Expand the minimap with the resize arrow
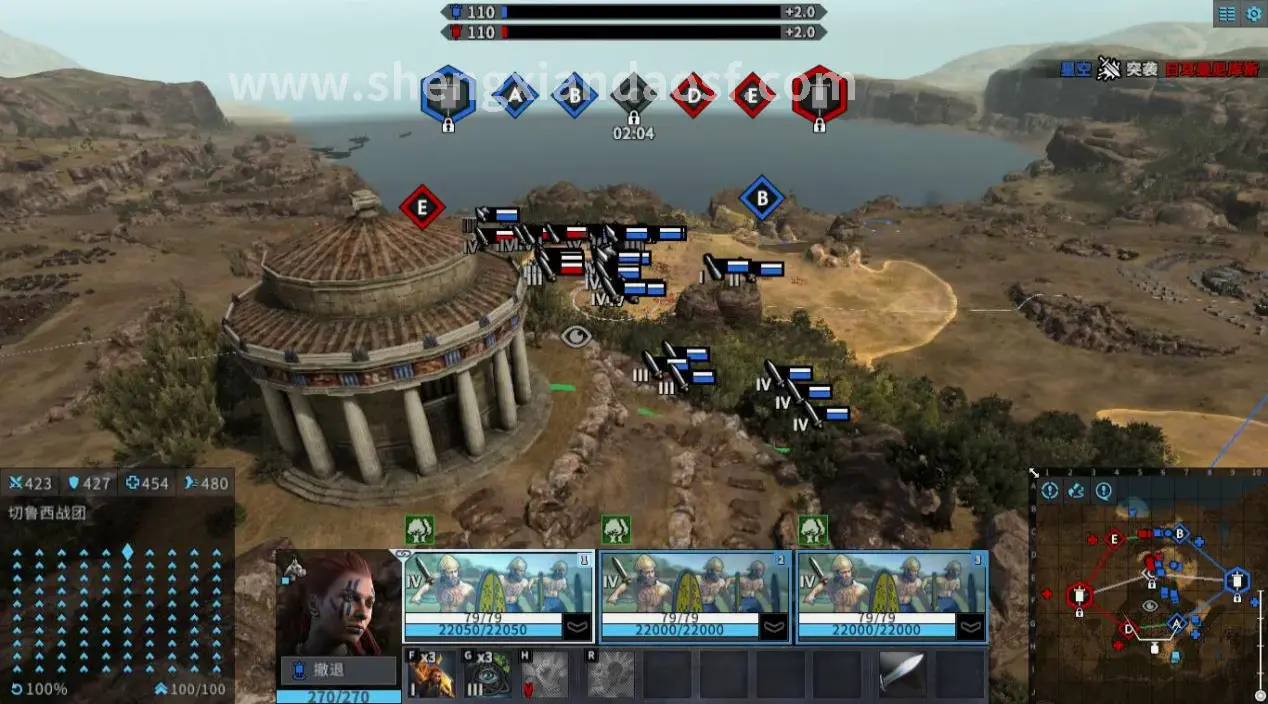 click(x=1034, y=471)
